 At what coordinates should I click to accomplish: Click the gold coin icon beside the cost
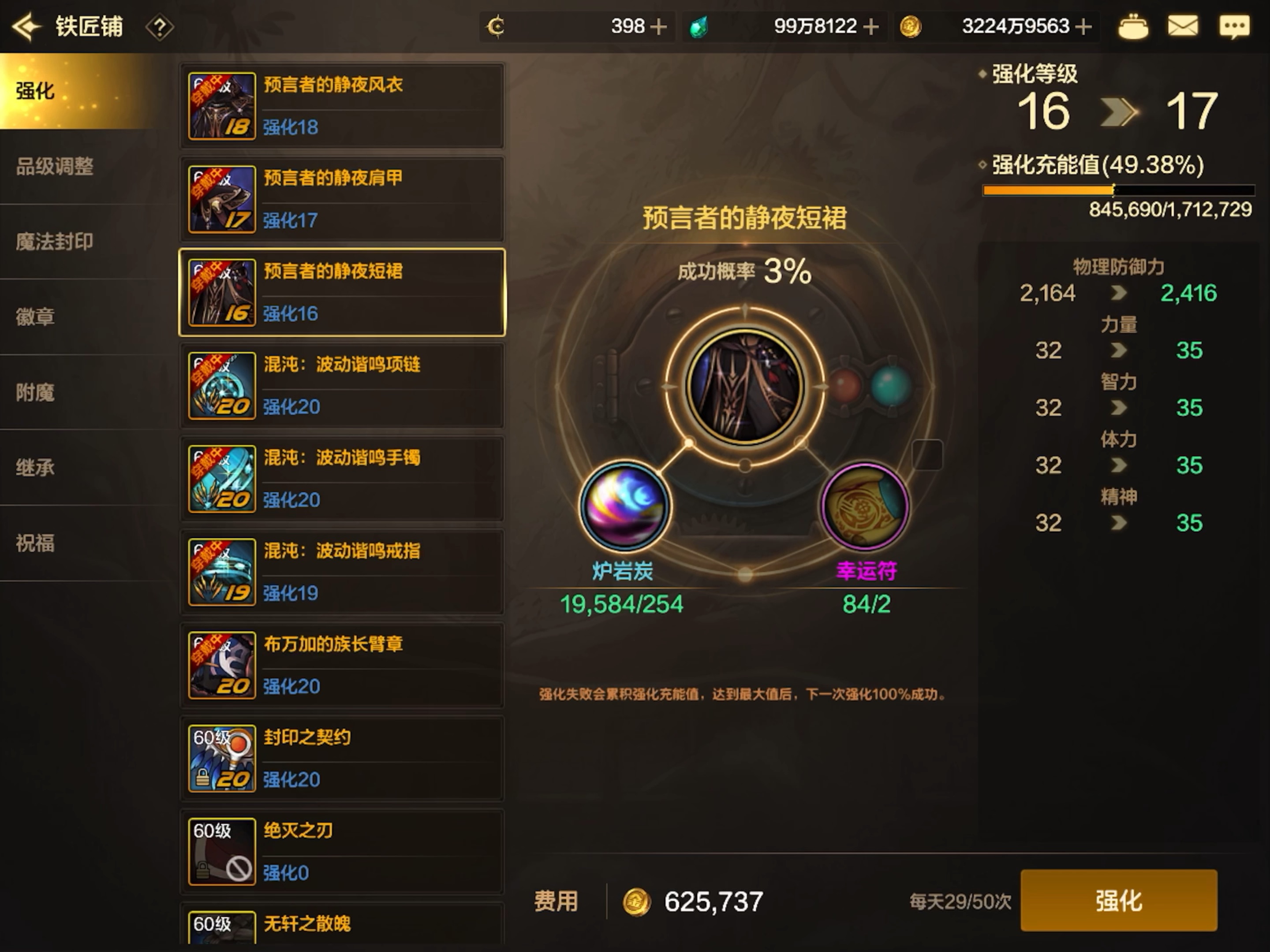pos(636,901)
